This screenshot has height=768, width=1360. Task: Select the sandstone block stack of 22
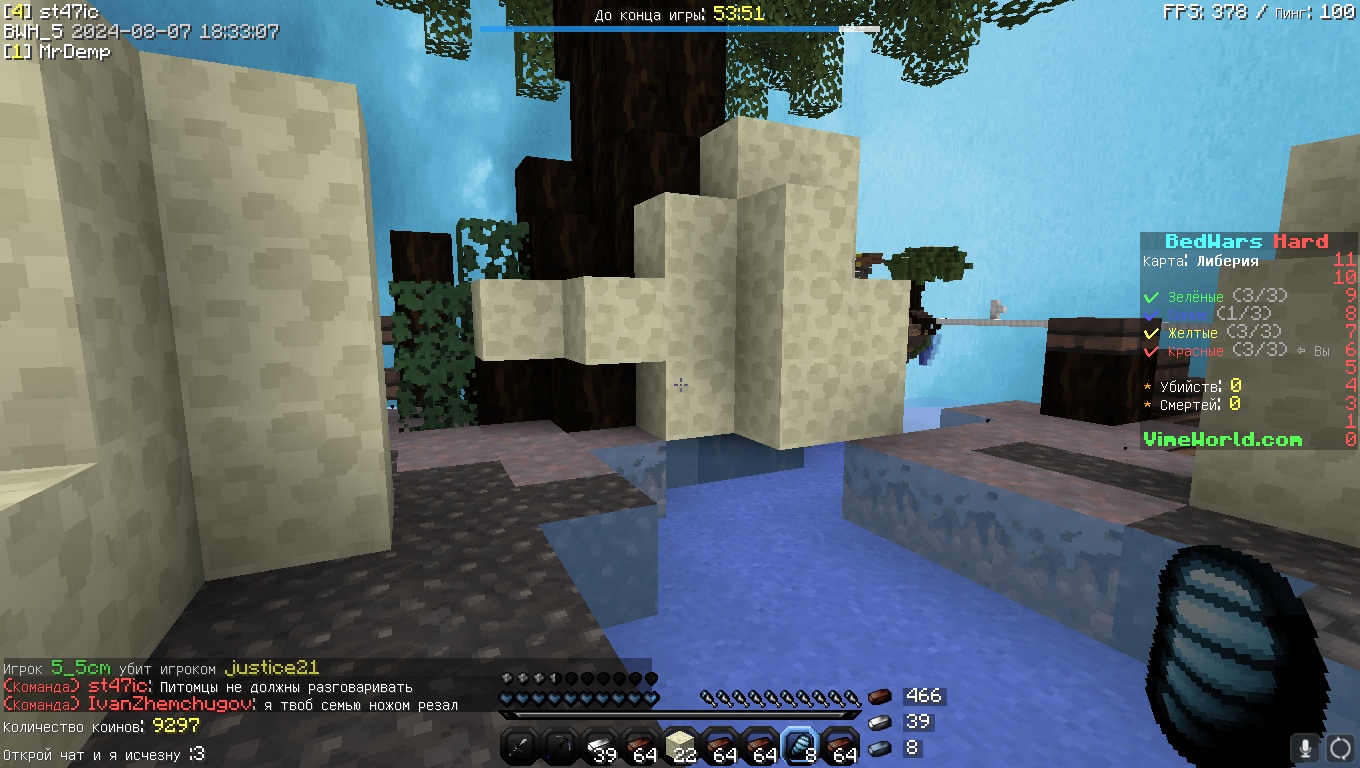click(x=681, y=745)
